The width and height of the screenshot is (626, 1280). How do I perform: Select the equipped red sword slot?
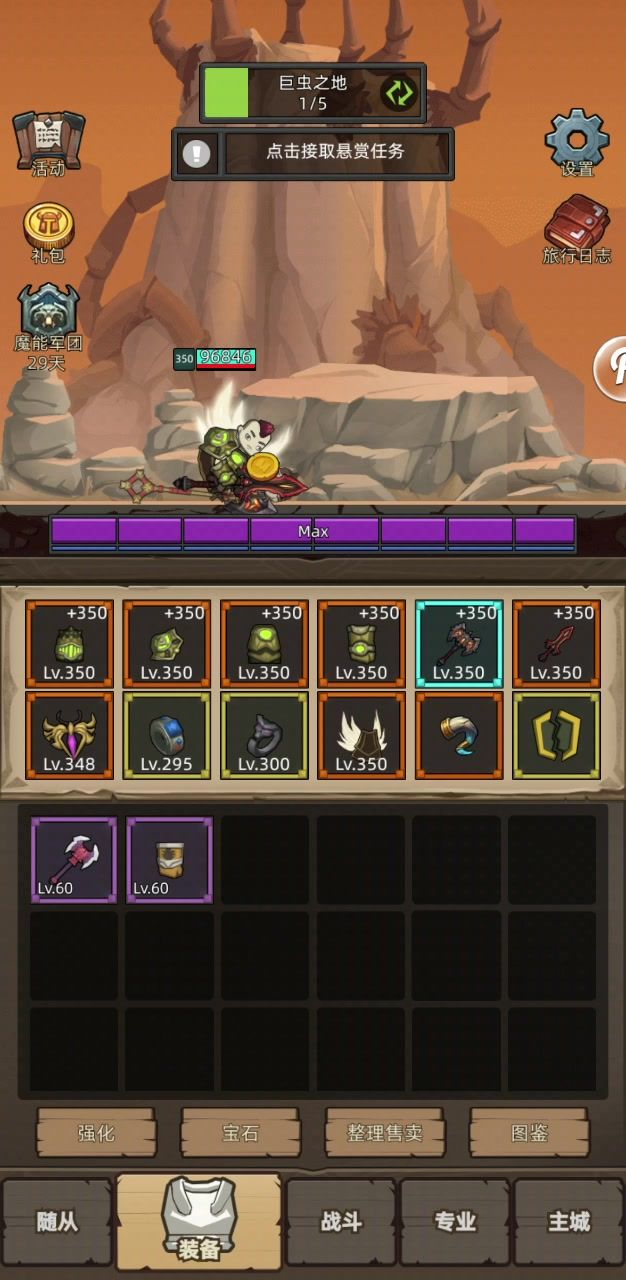point(556,644)
